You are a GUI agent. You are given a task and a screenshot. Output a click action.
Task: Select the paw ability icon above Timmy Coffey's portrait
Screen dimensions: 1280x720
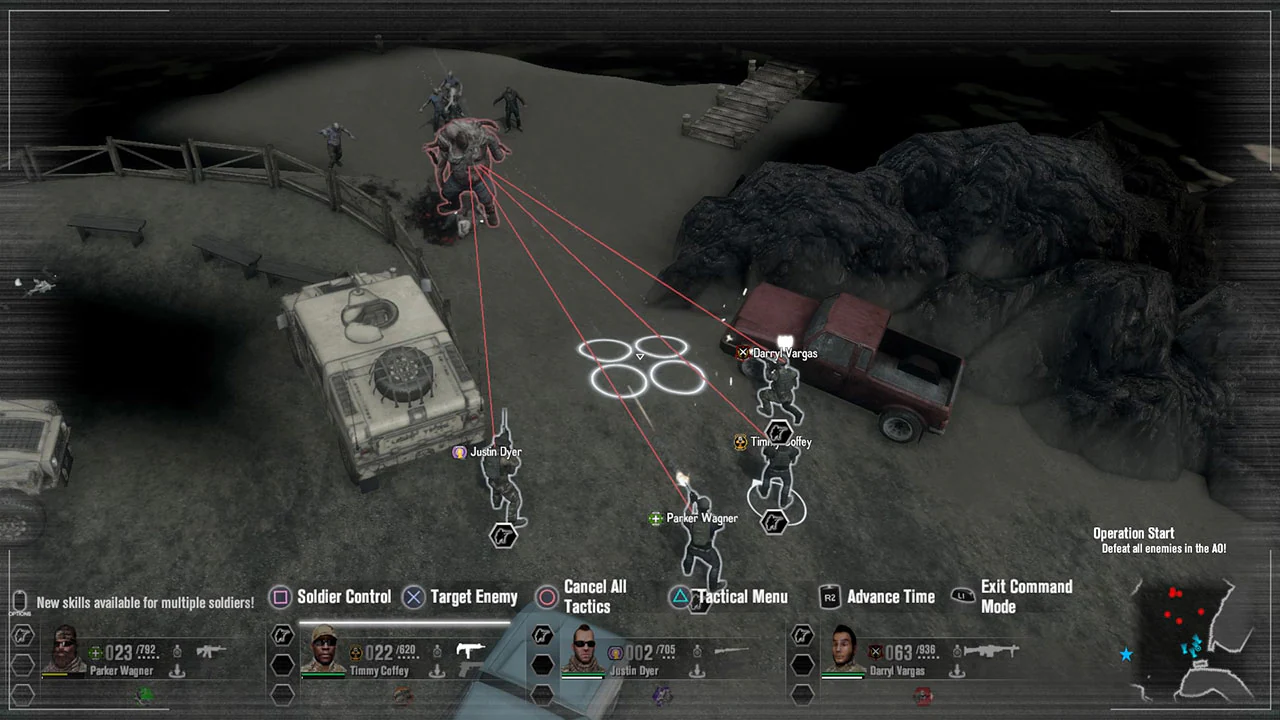pyautogui.click(x=282, y=634)
